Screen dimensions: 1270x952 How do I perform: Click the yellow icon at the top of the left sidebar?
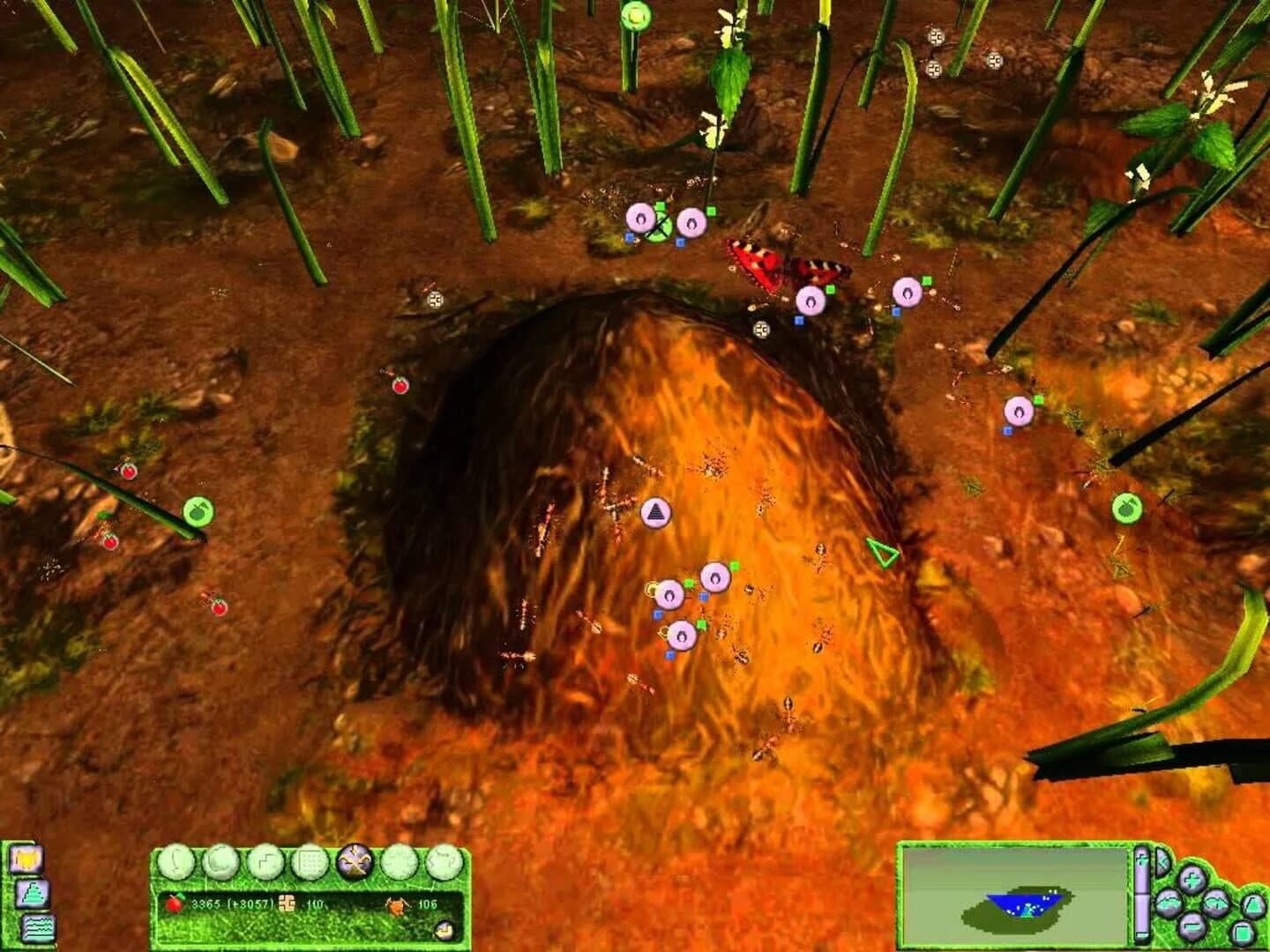(x=26, y=859)
